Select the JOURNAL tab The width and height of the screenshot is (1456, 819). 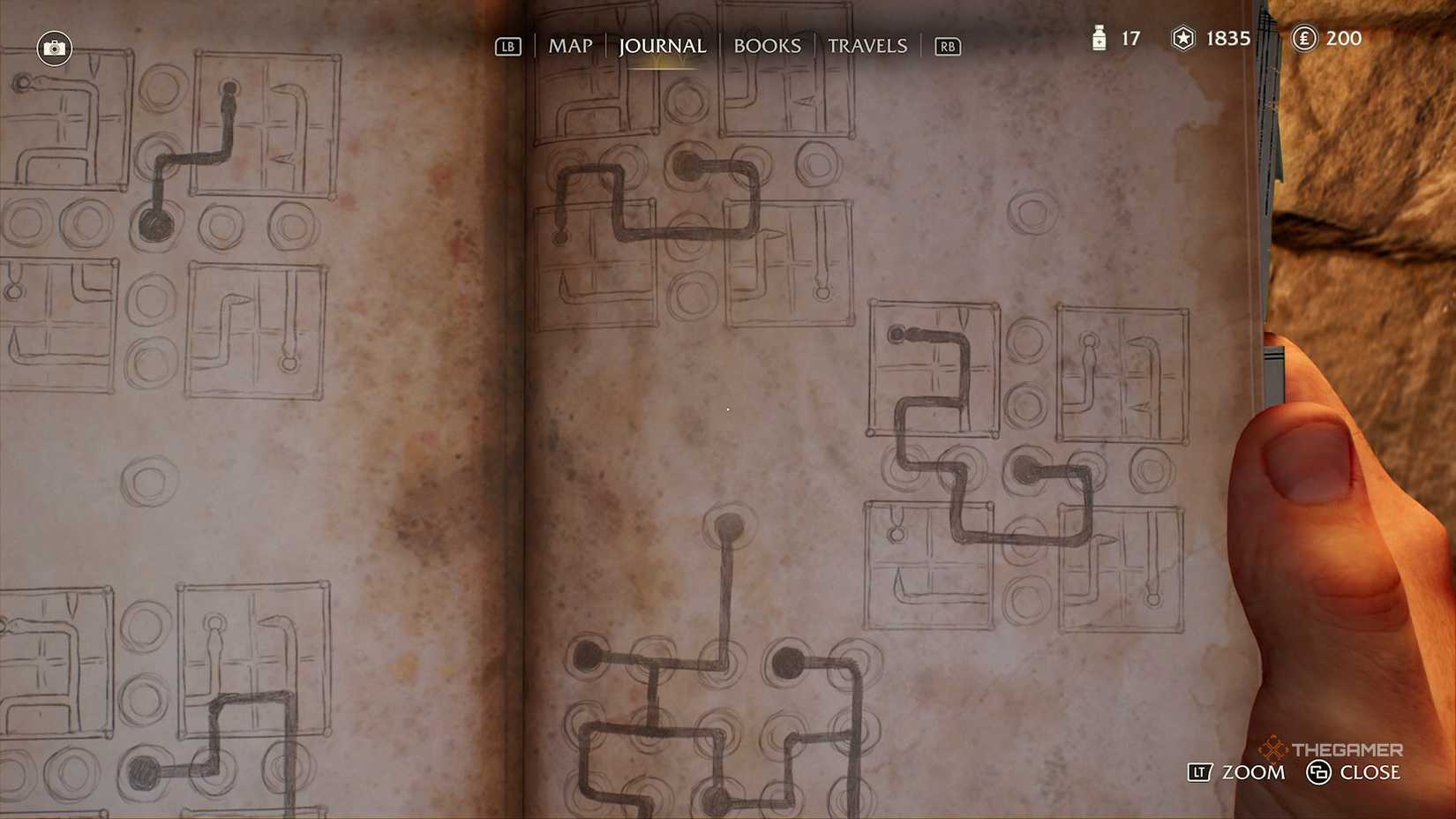[661, 46]
